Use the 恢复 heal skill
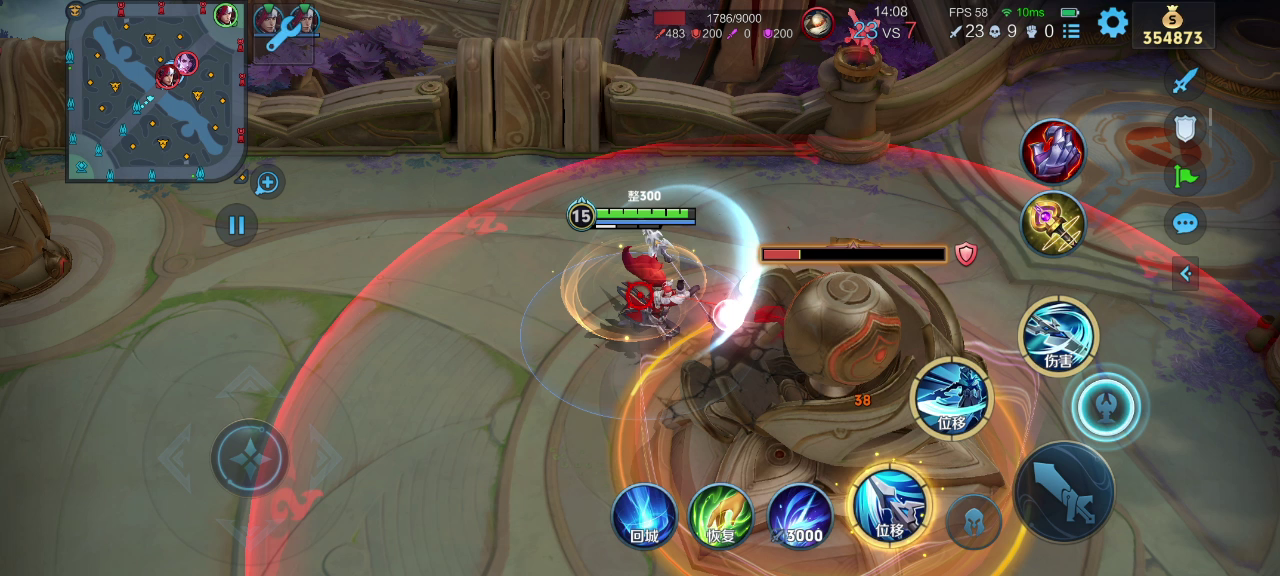 [721, 516]
